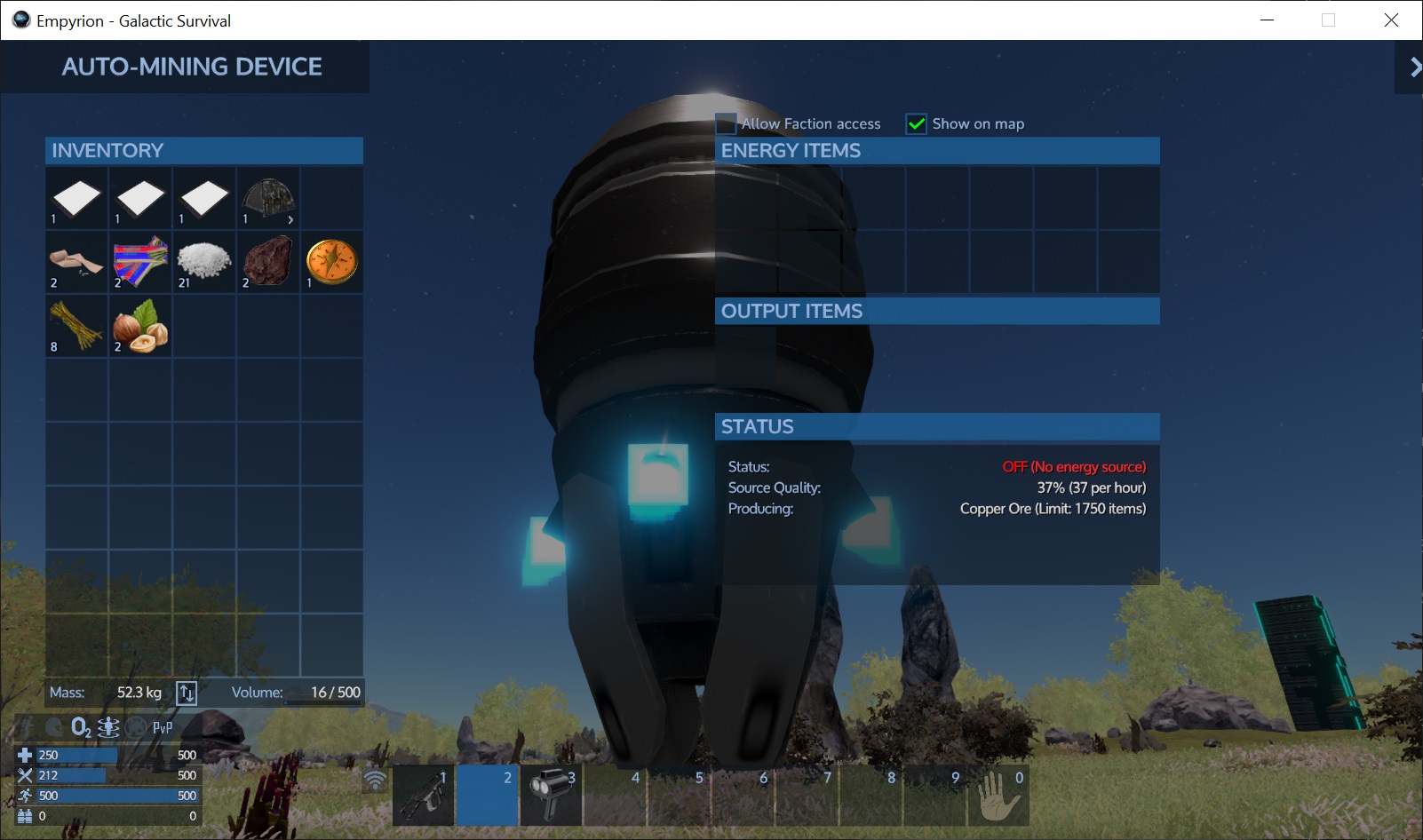Choose the white crystals stack of 21

click(204, 262)
